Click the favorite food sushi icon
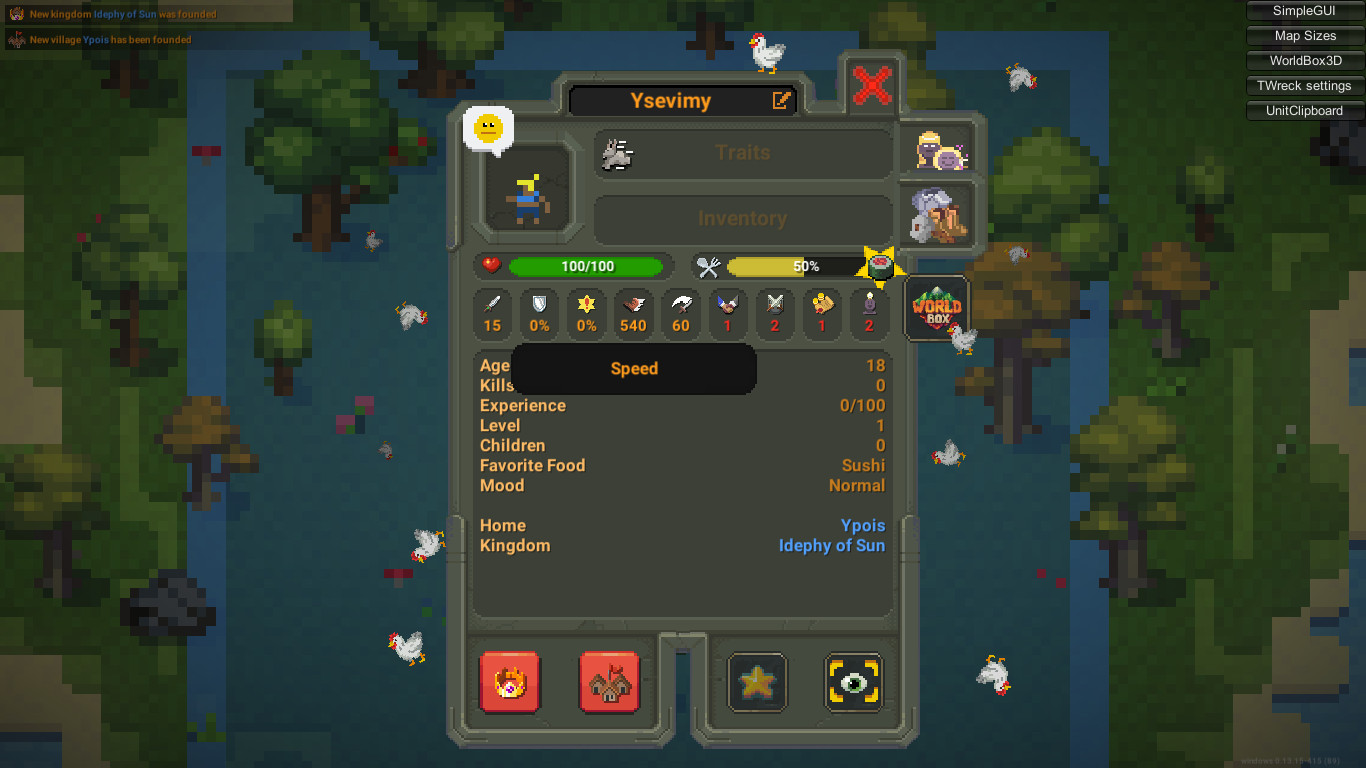 tap(880, 266)
